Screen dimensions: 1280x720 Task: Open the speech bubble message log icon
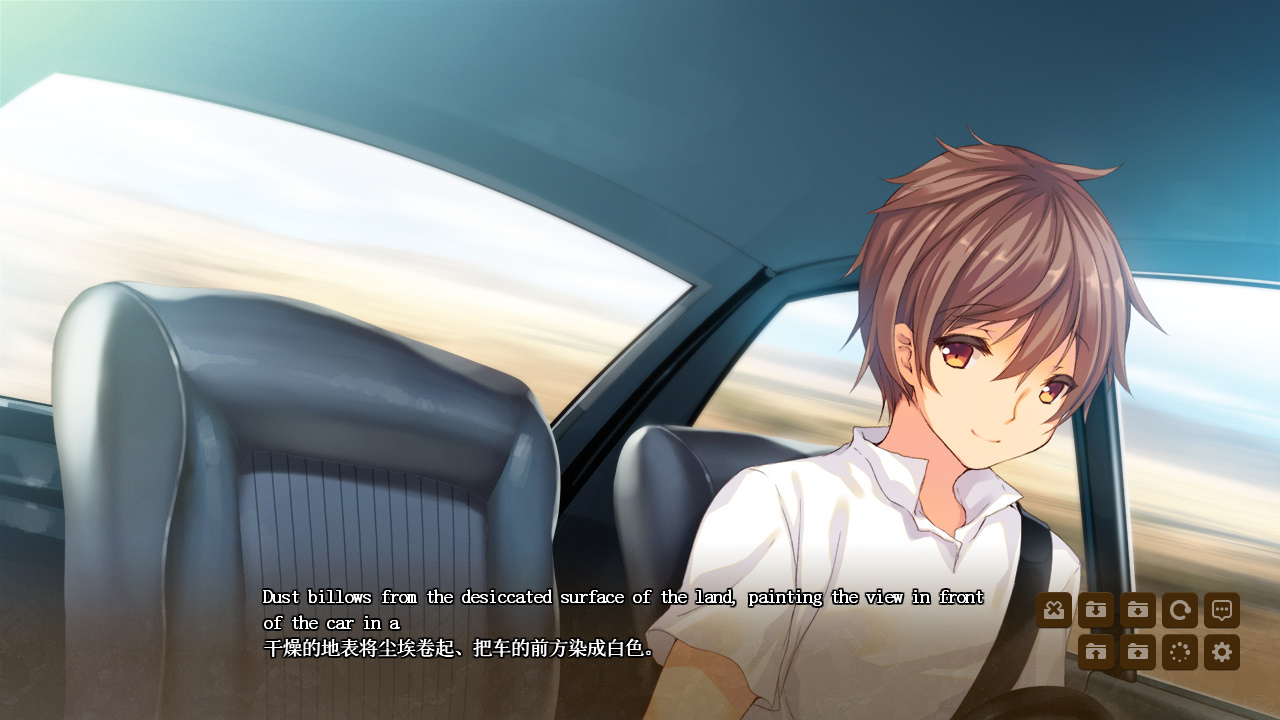click(1222, 610)
